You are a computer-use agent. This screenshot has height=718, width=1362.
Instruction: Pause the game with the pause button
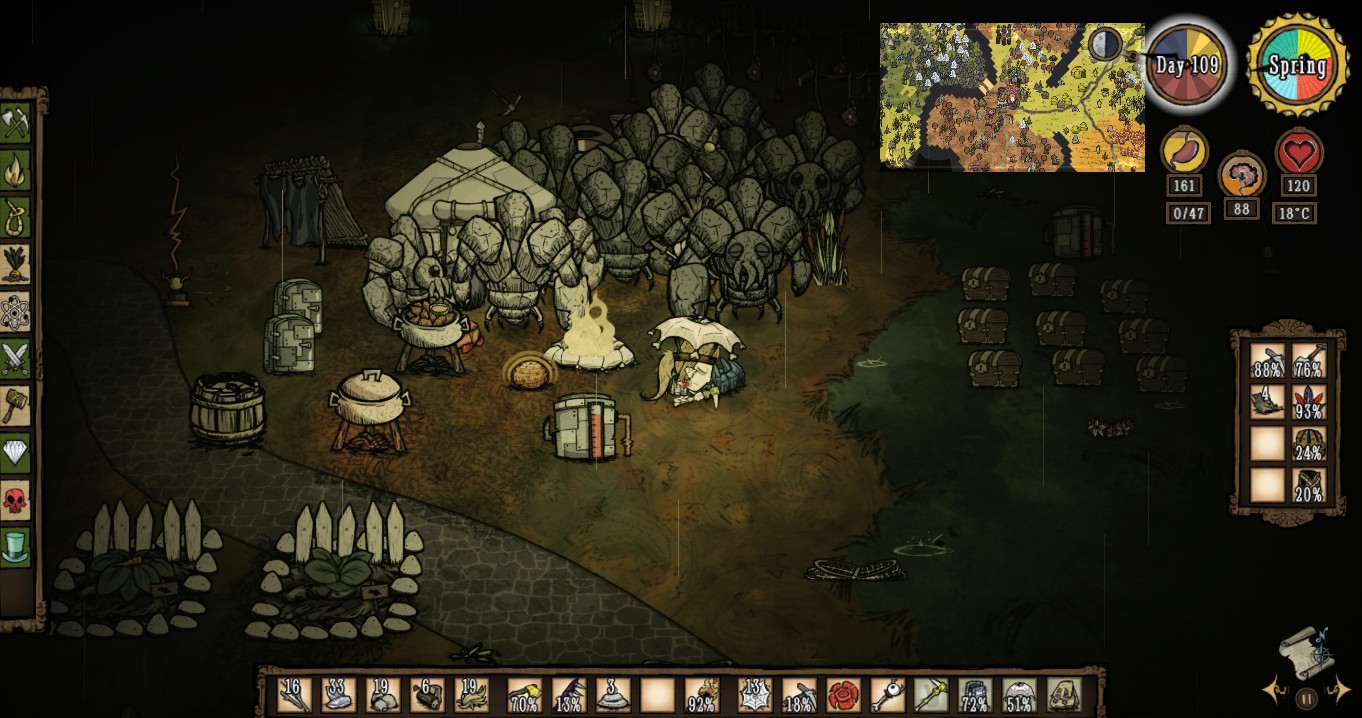[1306, 698]
